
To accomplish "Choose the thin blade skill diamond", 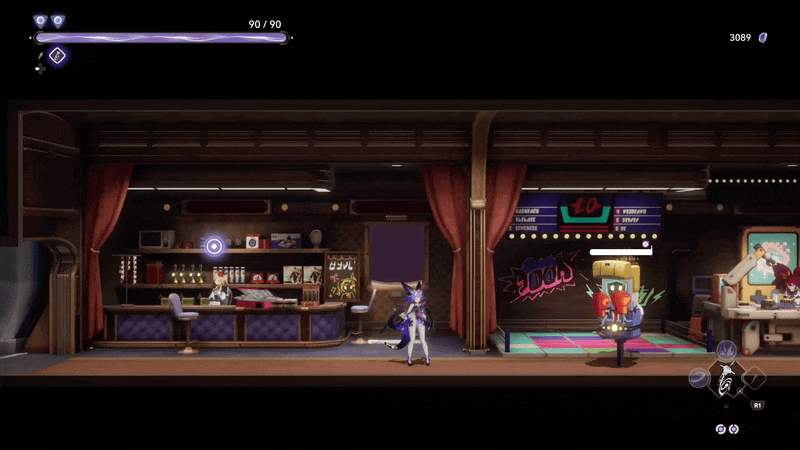I will (x=755, y=378).
